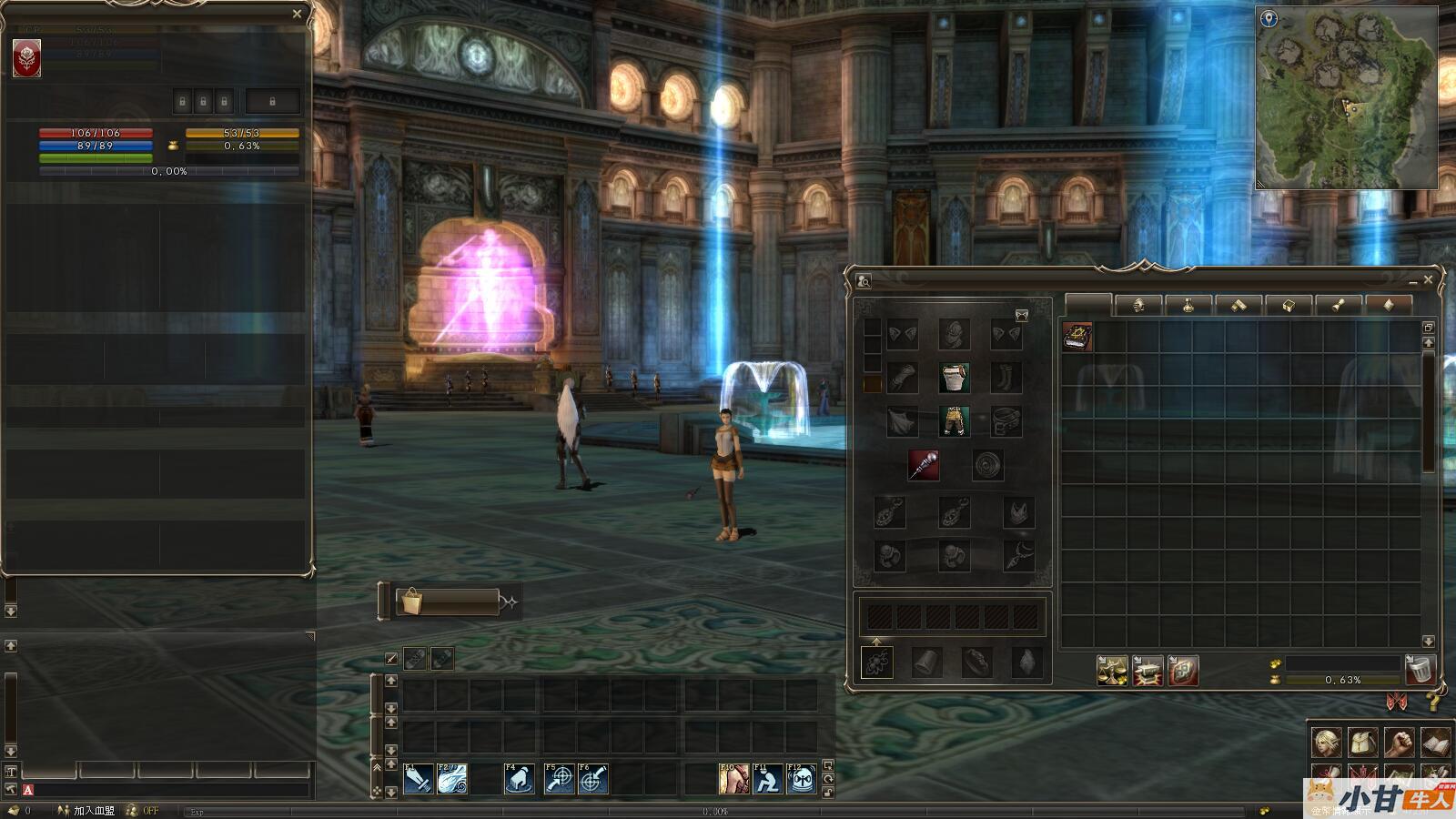Select the spellbook item in the inventory
1456x819 pixels.
click(1077, 337)
